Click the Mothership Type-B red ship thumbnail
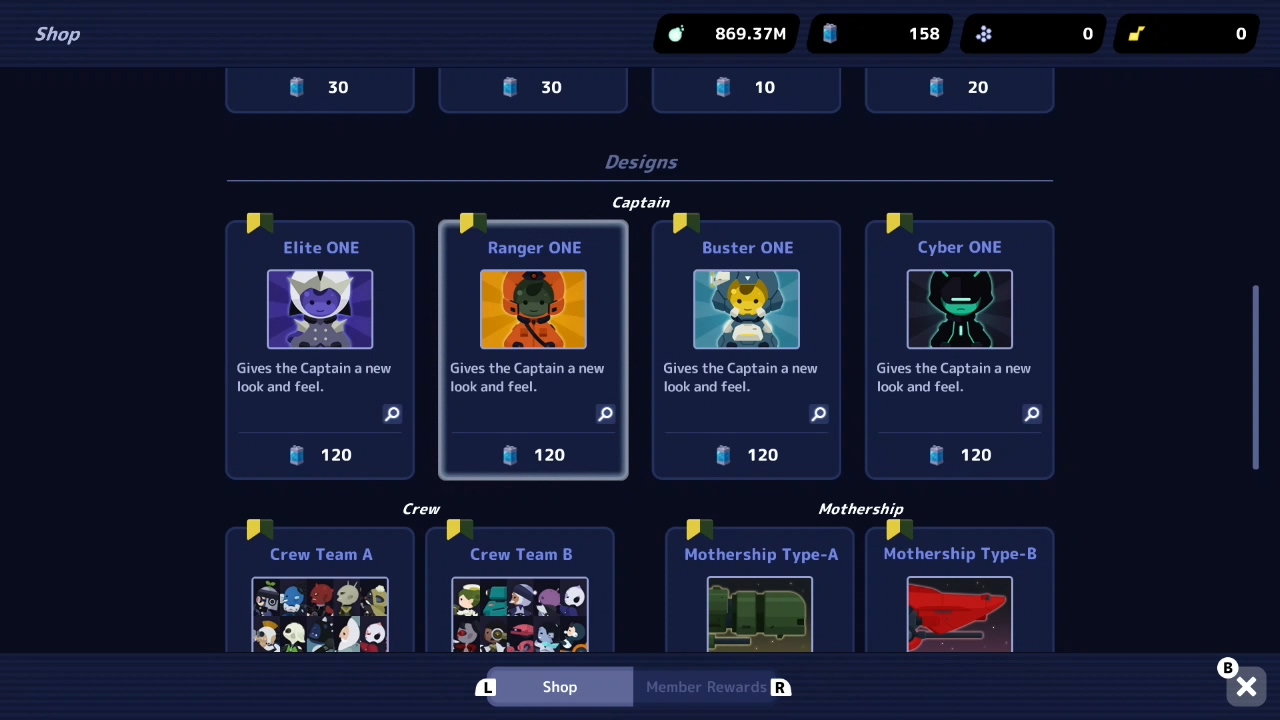This screenshot has height=720, width=1280. pyautogui.click(x=959, y=613)
